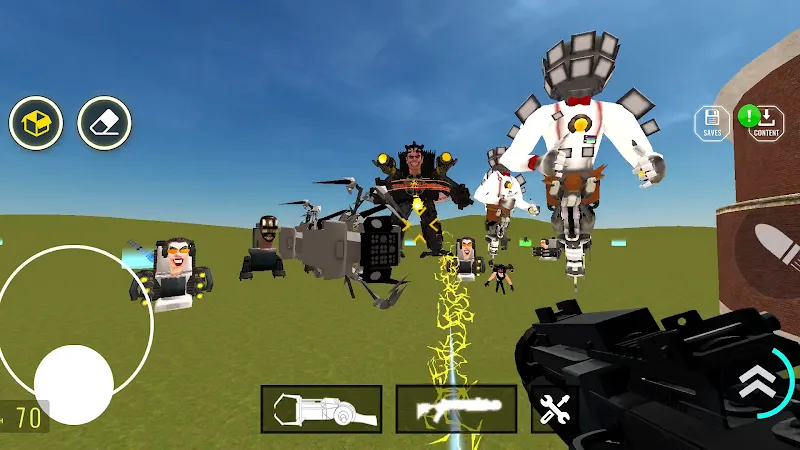The width and height of the screenshot is (800, 450).
Task: Open the Content download menu
Action: point(766,123)
